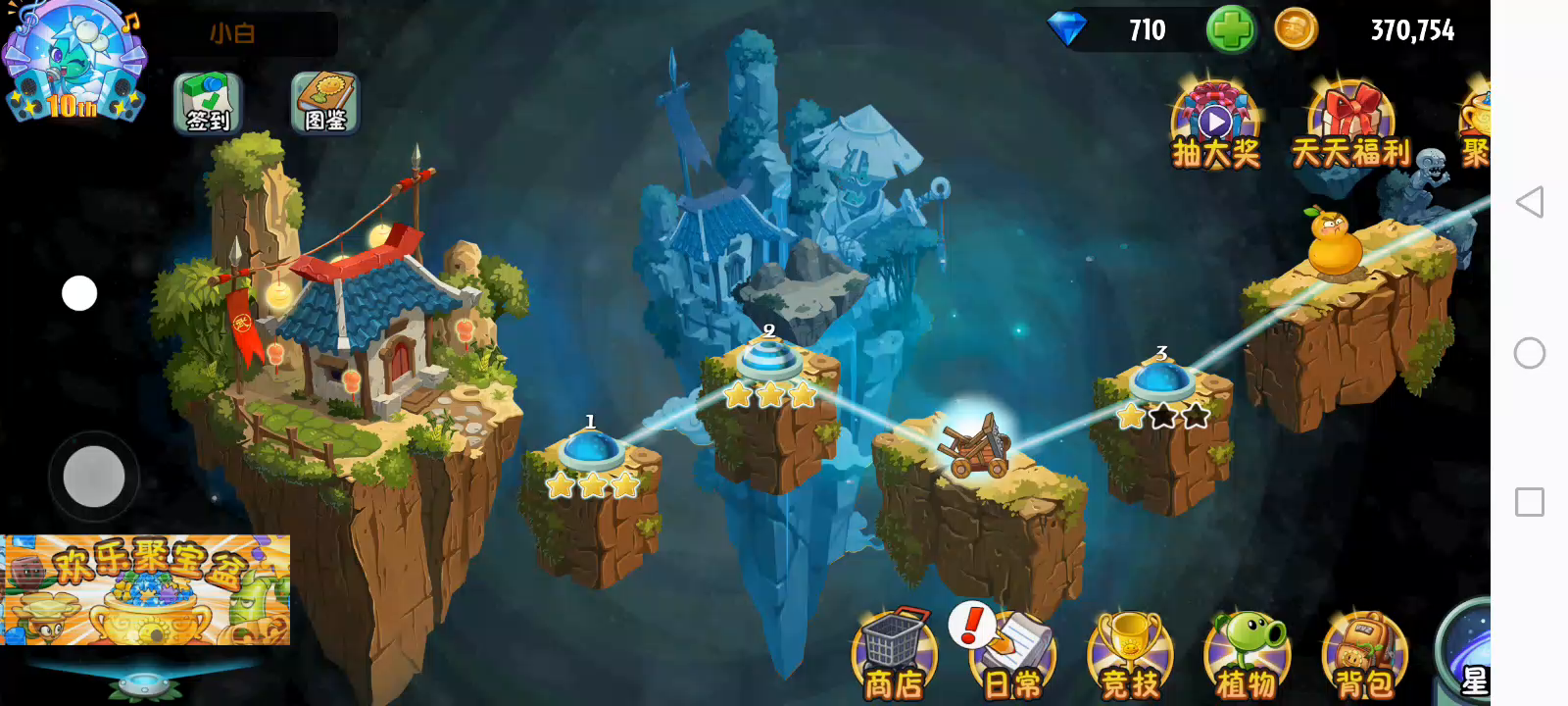The width and height of the screenshot is (1568, 706).
Task: Tap the 10th anniversary player avatar
Action: (74, 61)
